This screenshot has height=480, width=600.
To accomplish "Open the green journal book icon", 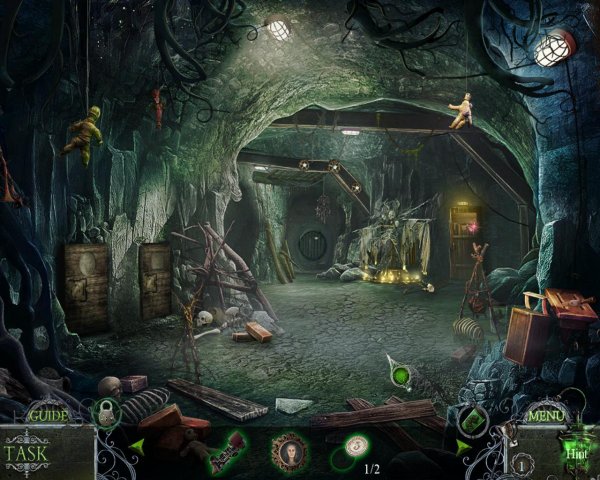I will [473, 419].
